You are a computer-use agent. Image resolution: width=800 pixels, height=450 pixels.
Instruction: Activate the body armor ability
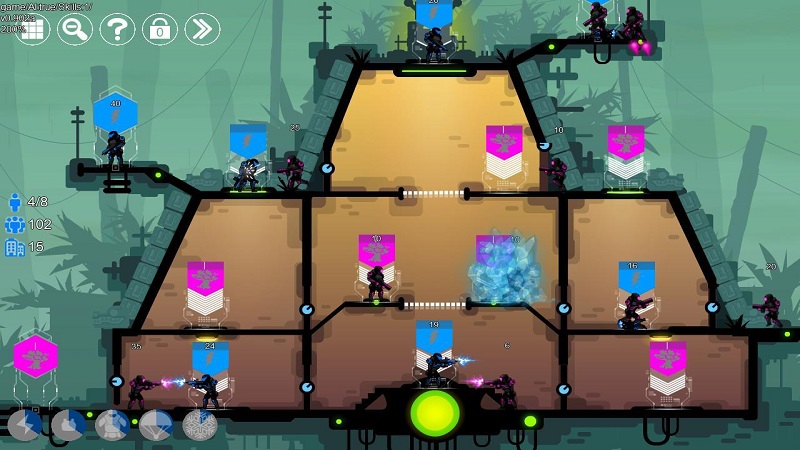coord(112,426)
